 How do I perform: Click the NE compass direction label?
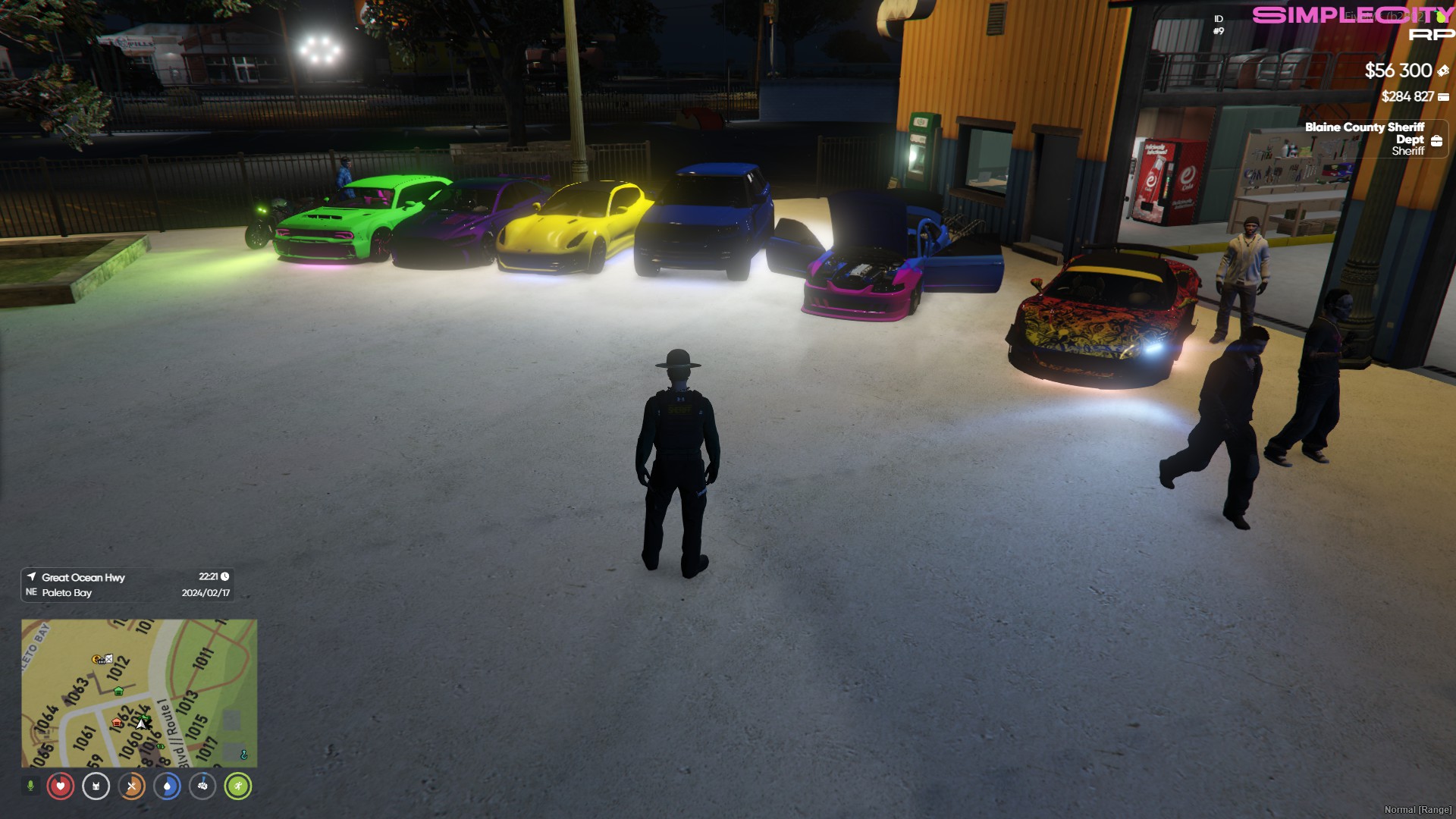[x=30, y=592]
